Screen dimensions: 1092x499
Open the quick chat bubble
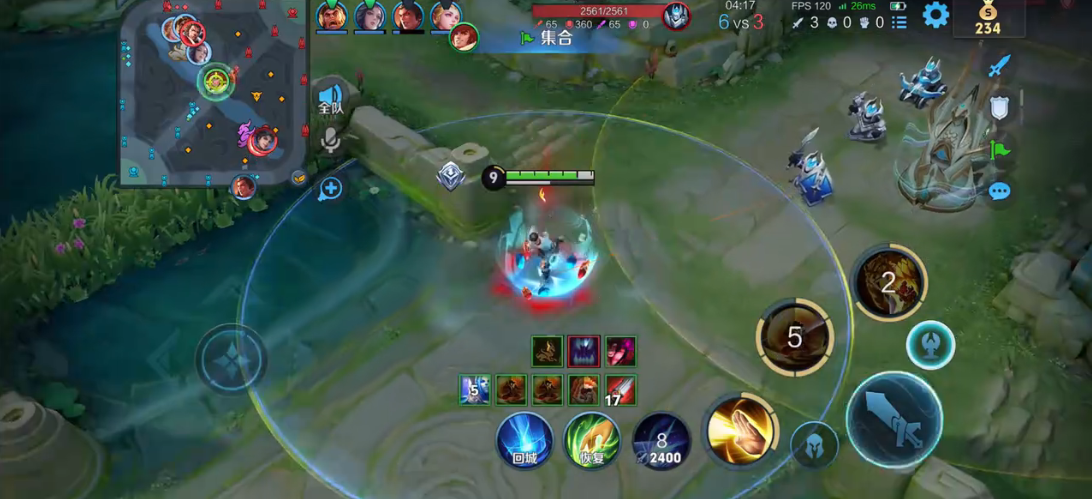coord(999,191)
